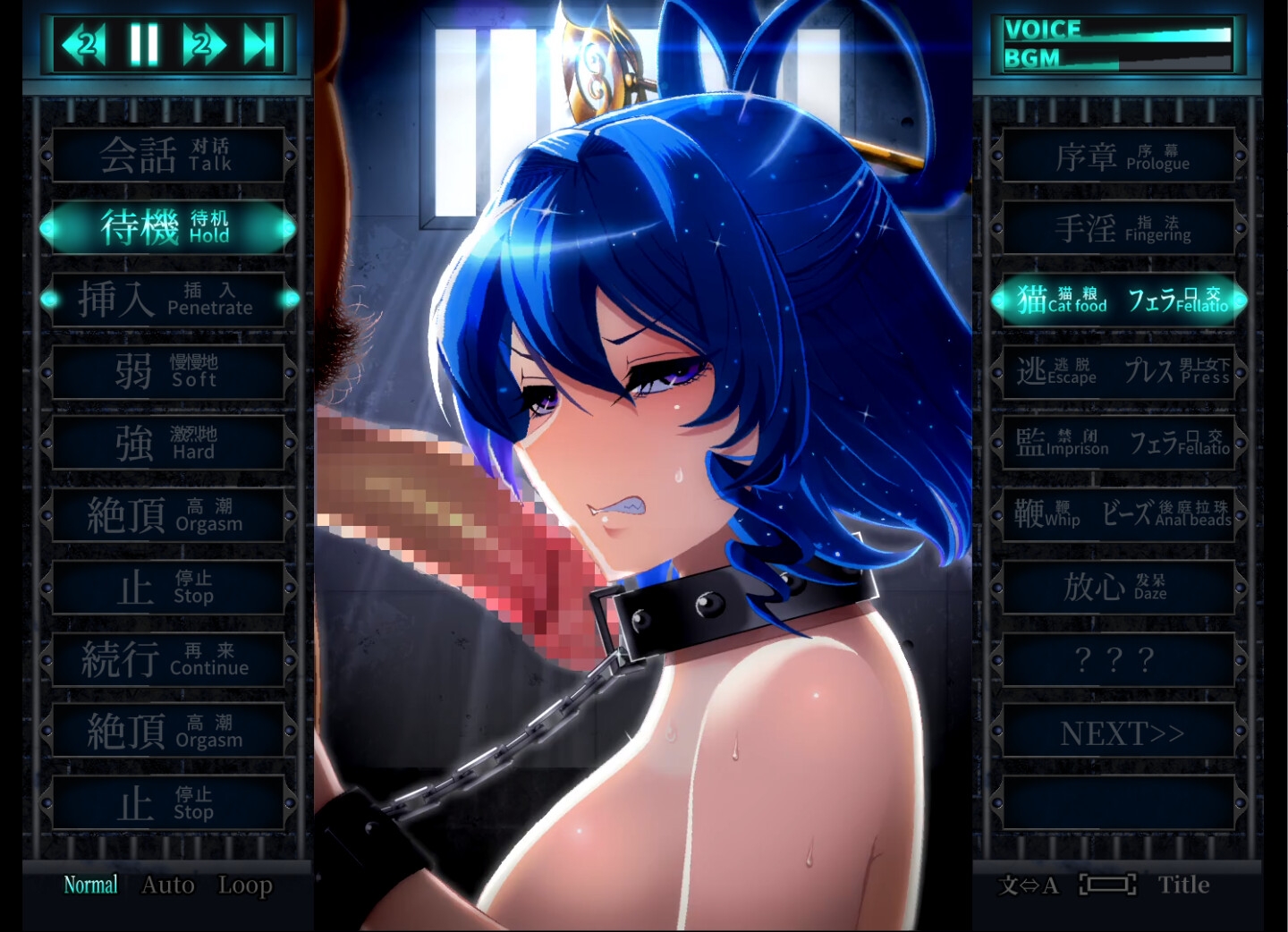Select the Soft (弱) intensity action
This screenshot has width=1288, height=932.
pyautogui.click(x=168, y=371)
